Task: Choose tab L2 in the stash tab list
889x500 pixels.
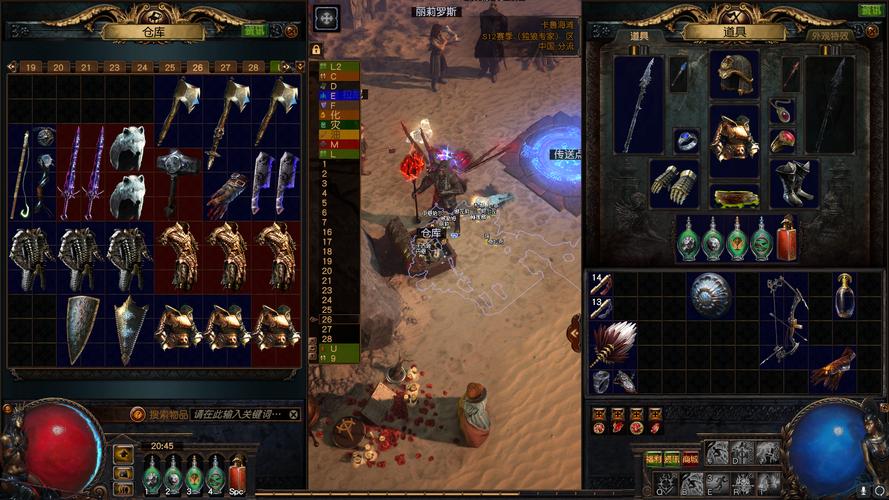Action: click(x=335, y=66)
